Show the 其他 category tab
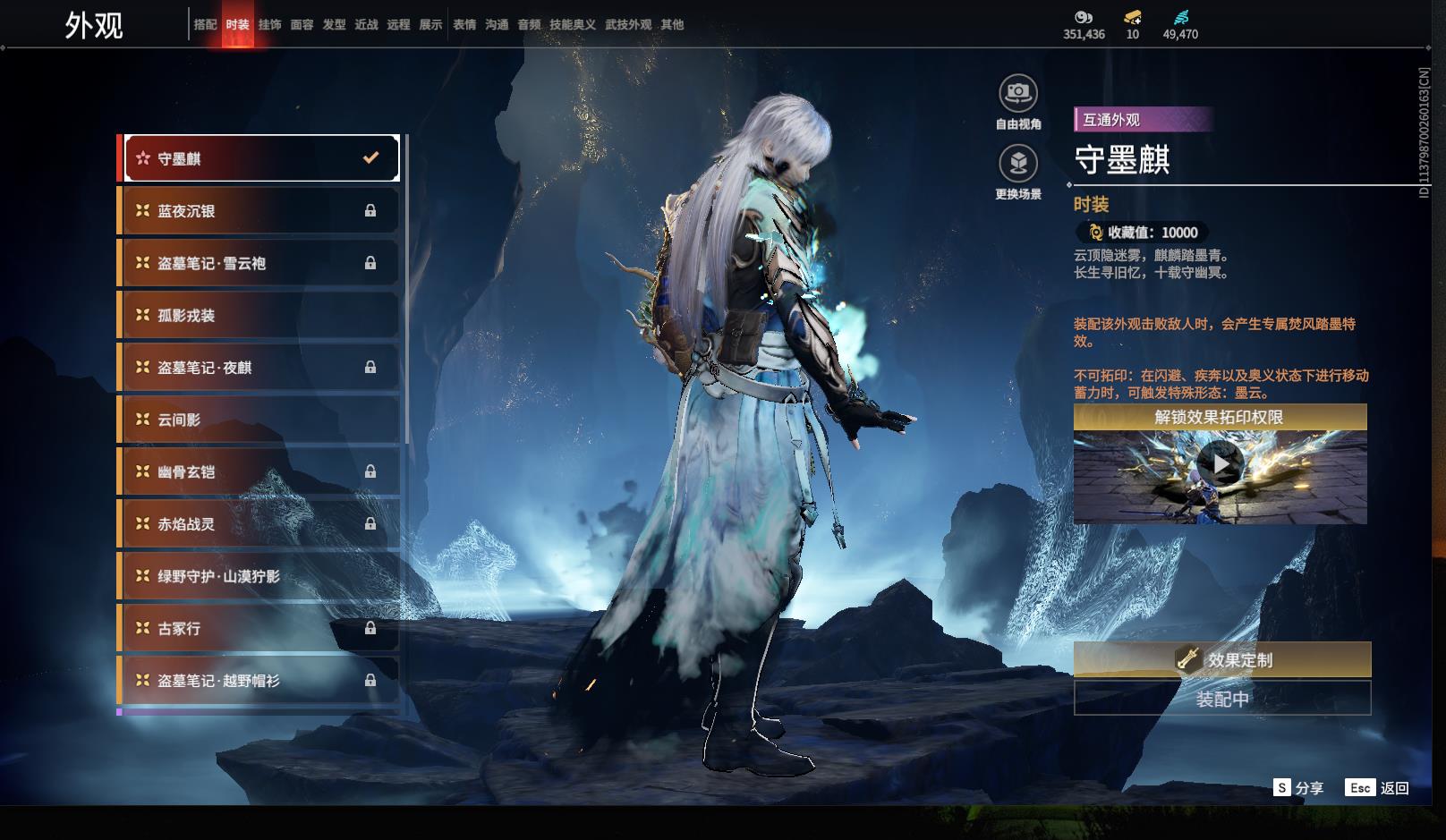 [672, 25]
